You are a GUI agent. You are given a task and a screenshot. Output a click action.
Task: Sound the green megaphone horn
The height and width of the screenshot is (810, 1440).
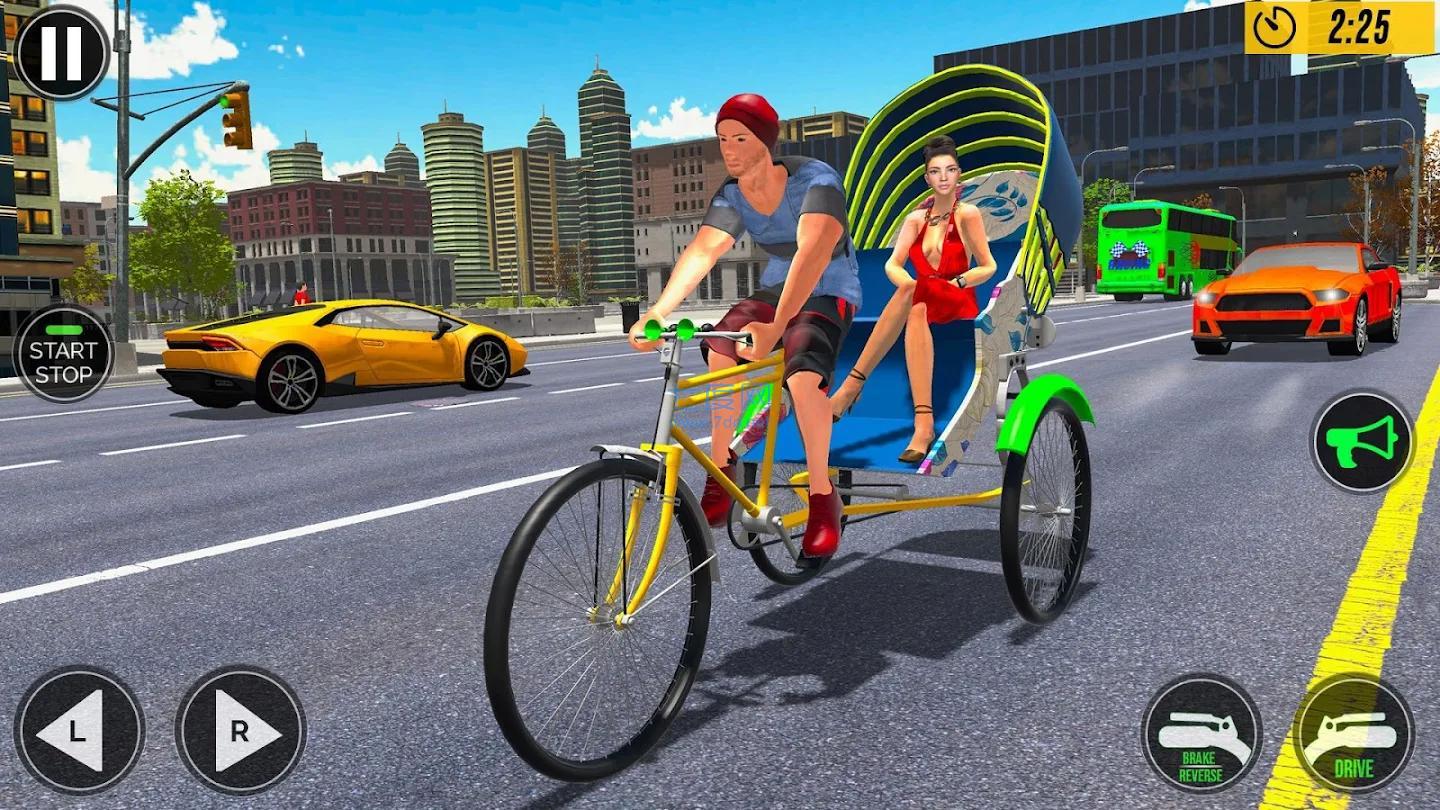pyautogui.click(x=1361, y=441)
